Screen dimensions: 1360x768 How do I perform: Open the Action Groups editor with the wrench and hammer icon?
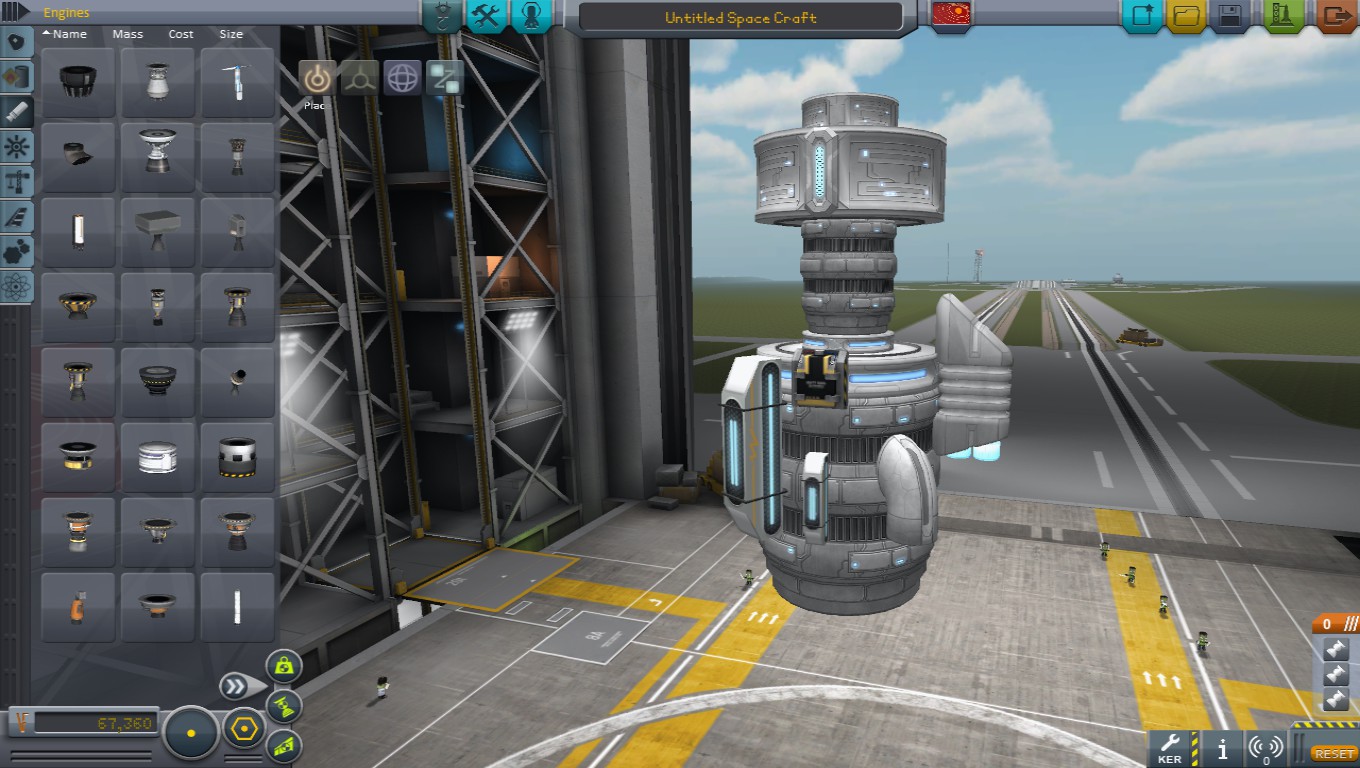point(485,16)
